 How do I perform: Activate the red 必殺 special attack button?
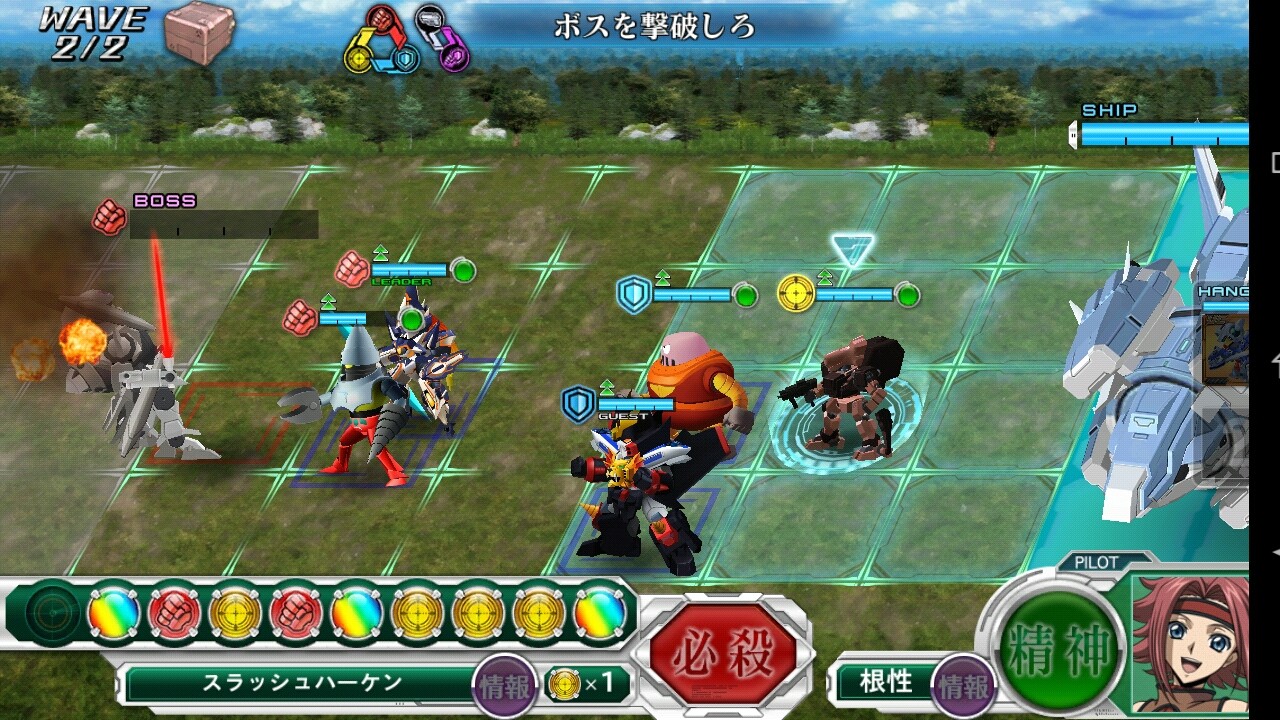722,655
